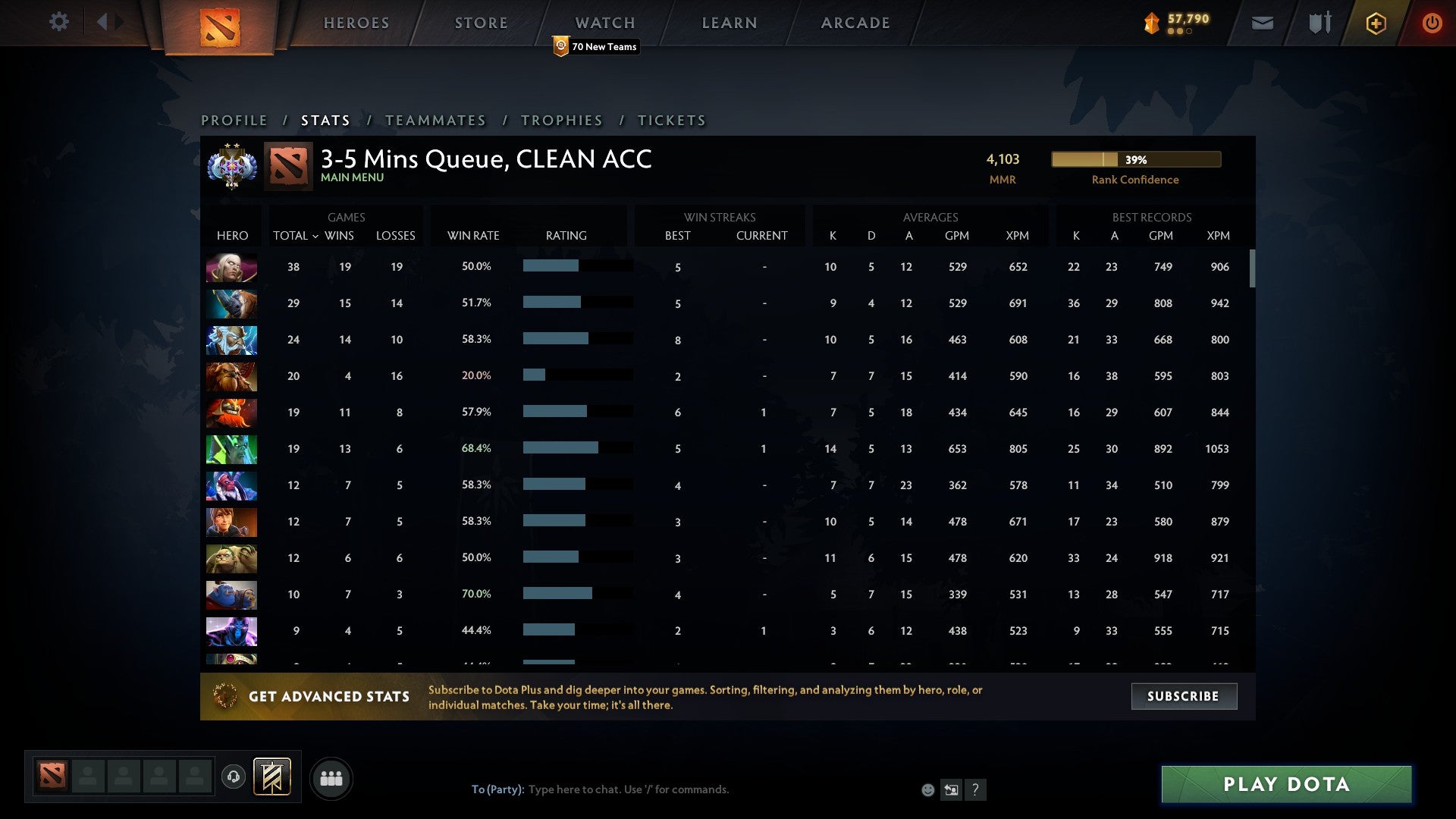Image resolution: width=1456 pixels, height=819 pixels.
Task: Click the chat wheel help question mark
Action: point(976,789)
